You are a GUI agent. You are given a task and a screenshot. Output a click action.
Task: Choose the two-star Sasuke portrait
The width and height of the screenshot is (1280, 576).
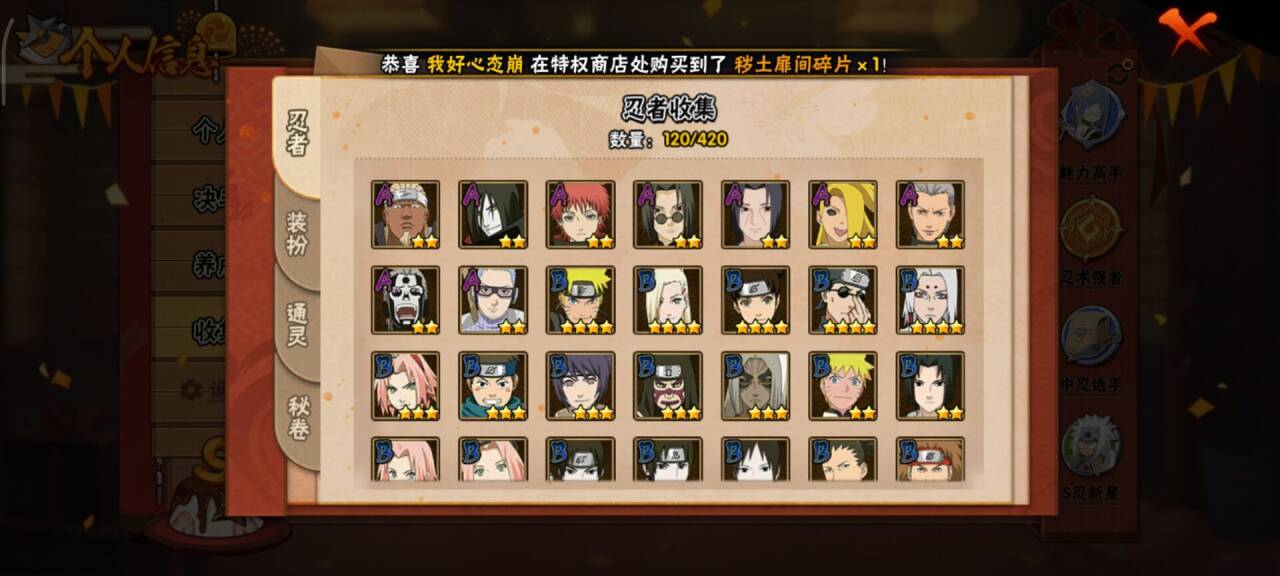coord(930,385)
